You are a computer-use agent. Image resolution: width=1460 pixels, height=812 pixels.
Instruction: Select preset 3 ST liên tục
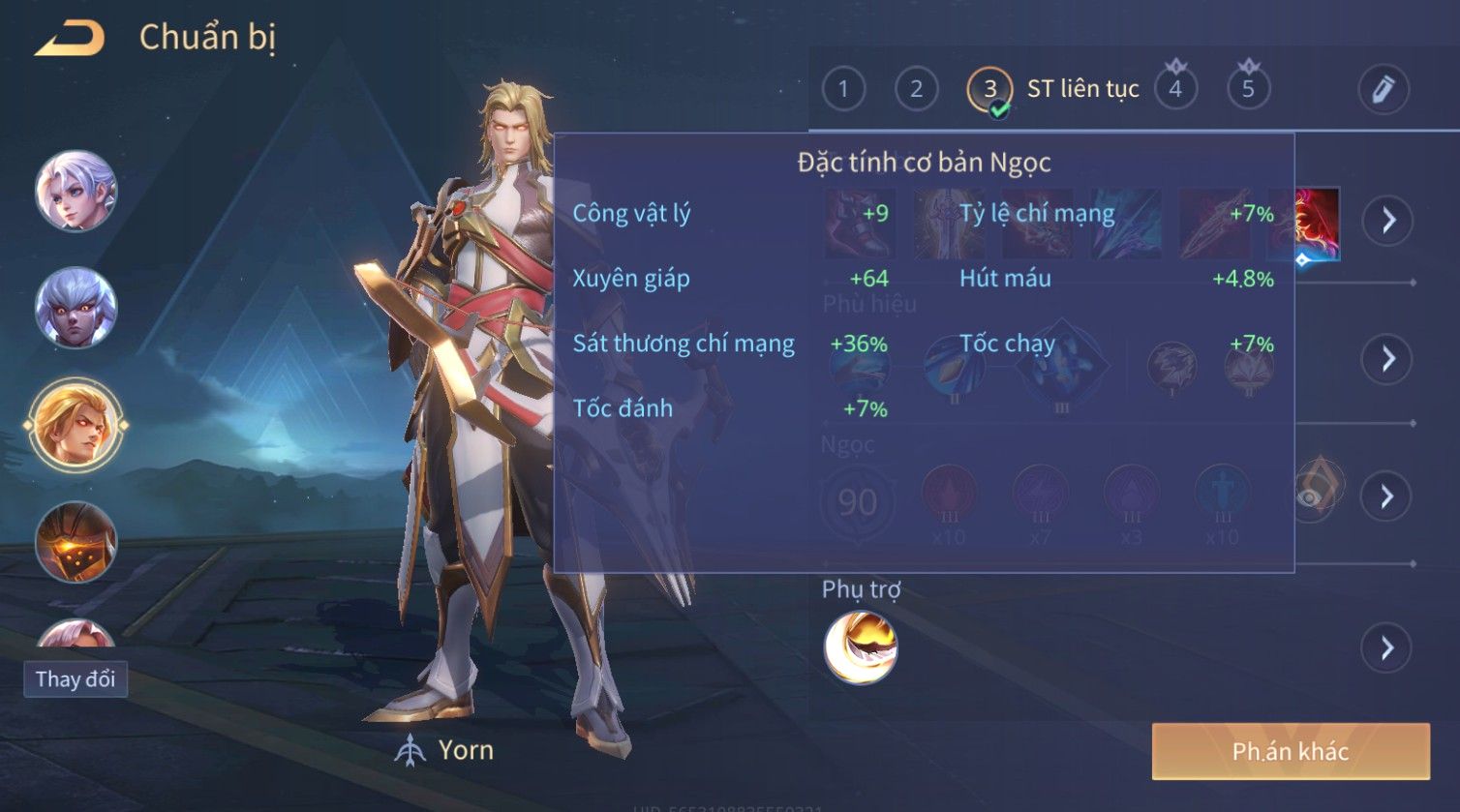989,90
